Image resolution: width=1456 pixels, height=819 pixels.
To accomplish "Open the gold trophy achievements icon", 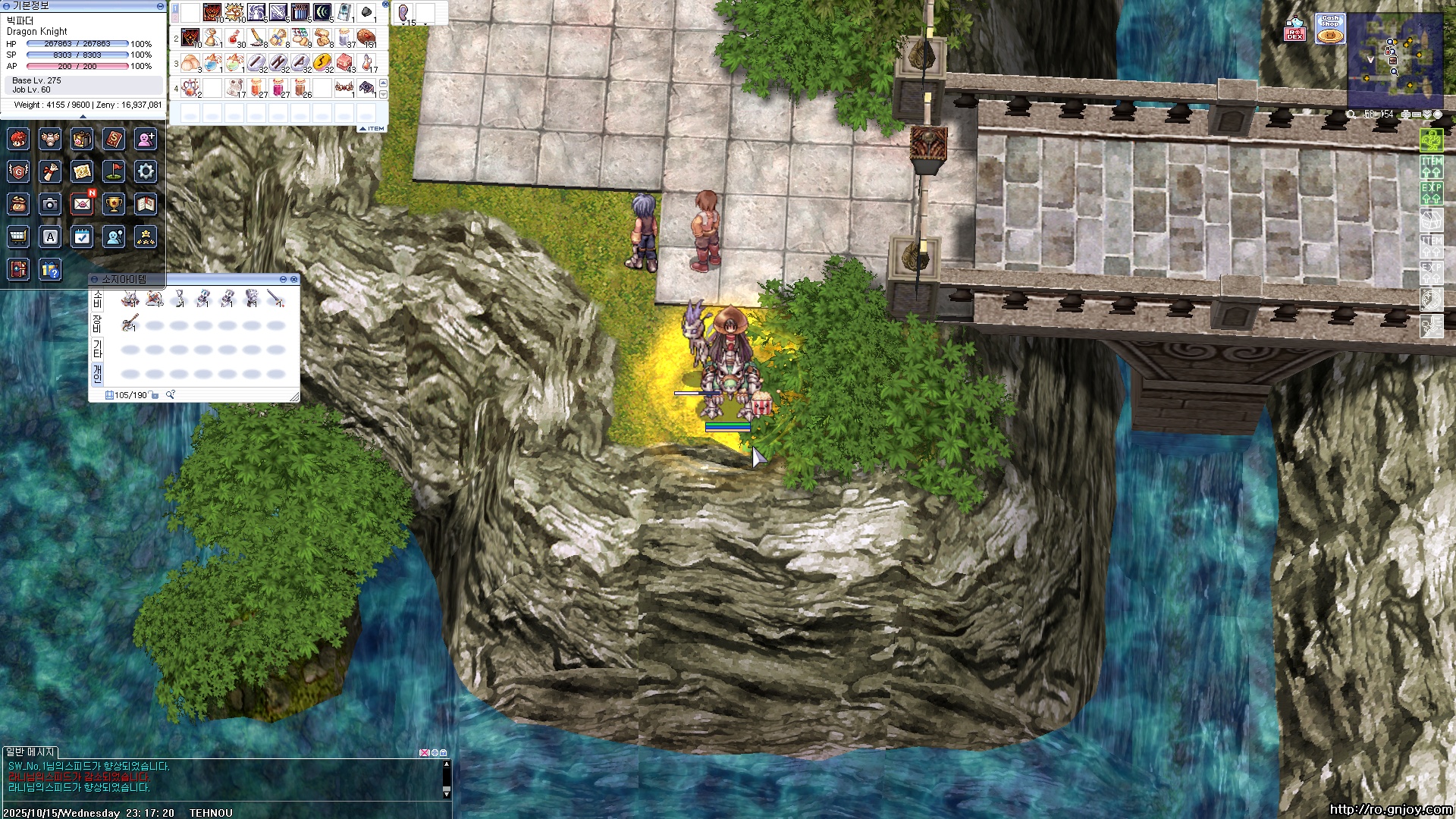I will coord(114,204).
